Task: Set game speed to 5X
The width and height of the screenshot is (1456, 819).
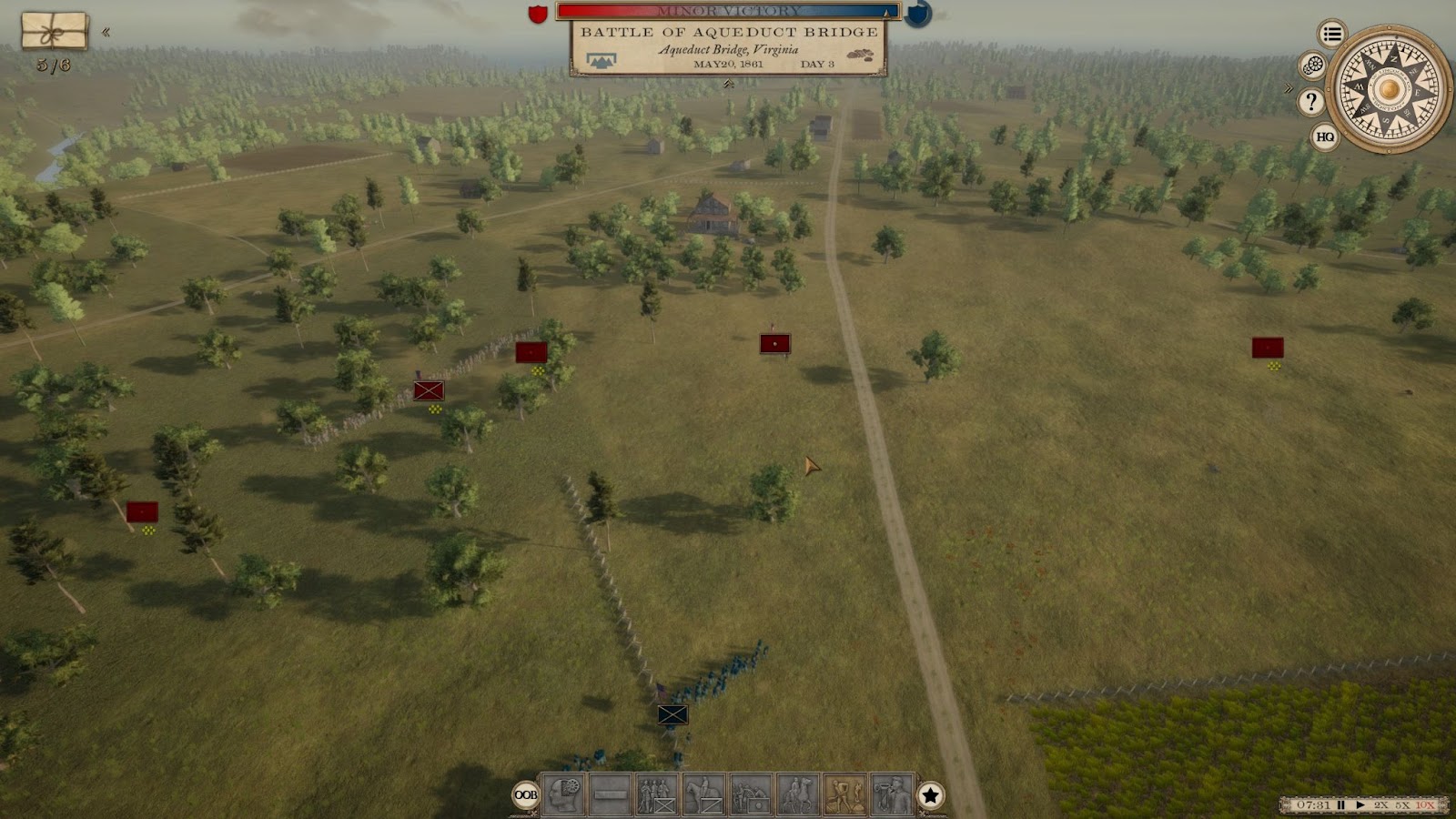Action: pyautogui.click(x=1402, y=804)
